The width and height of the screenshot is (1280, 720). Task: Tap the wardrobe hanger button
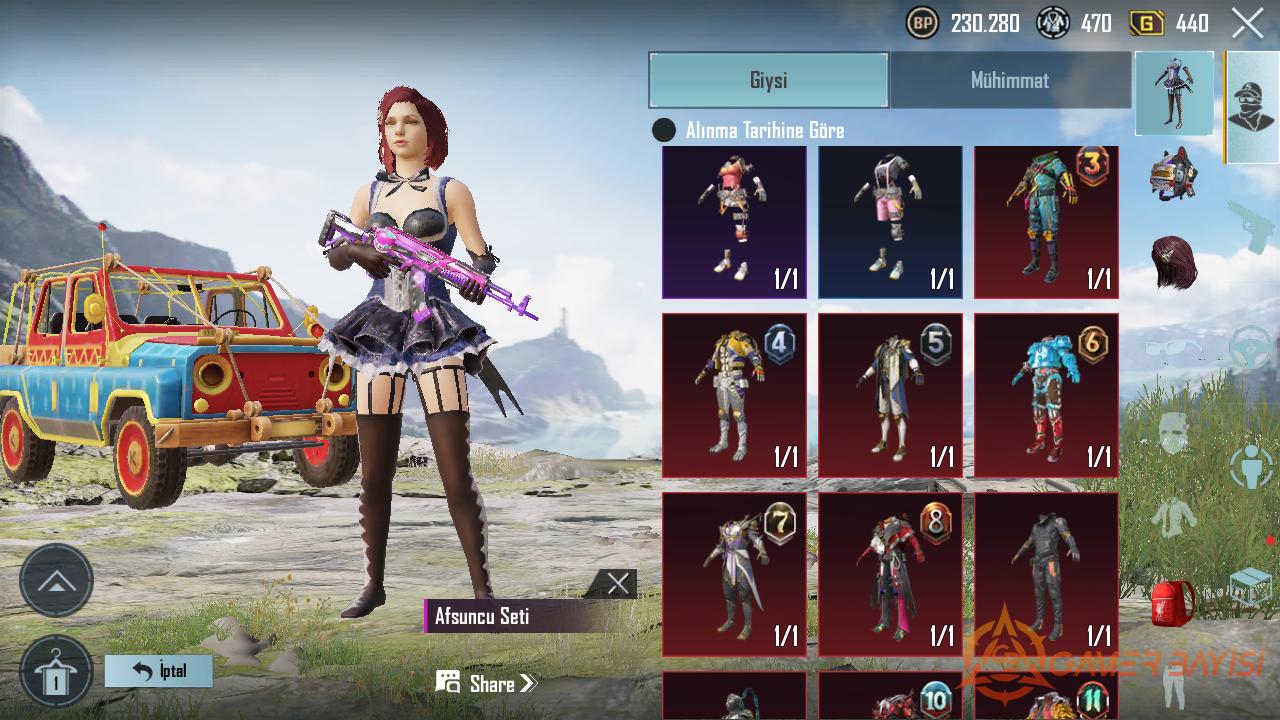56,671
